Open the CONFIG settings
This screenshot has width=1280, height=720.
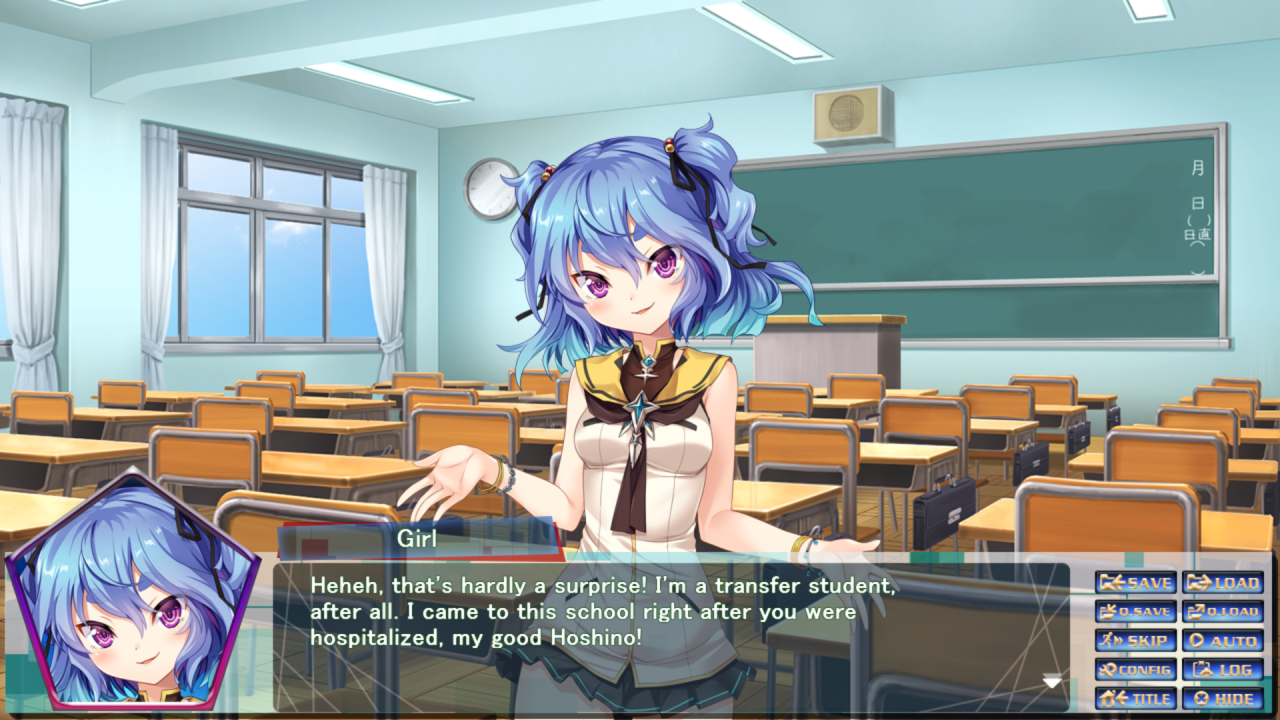click(x=1136, y=670)
